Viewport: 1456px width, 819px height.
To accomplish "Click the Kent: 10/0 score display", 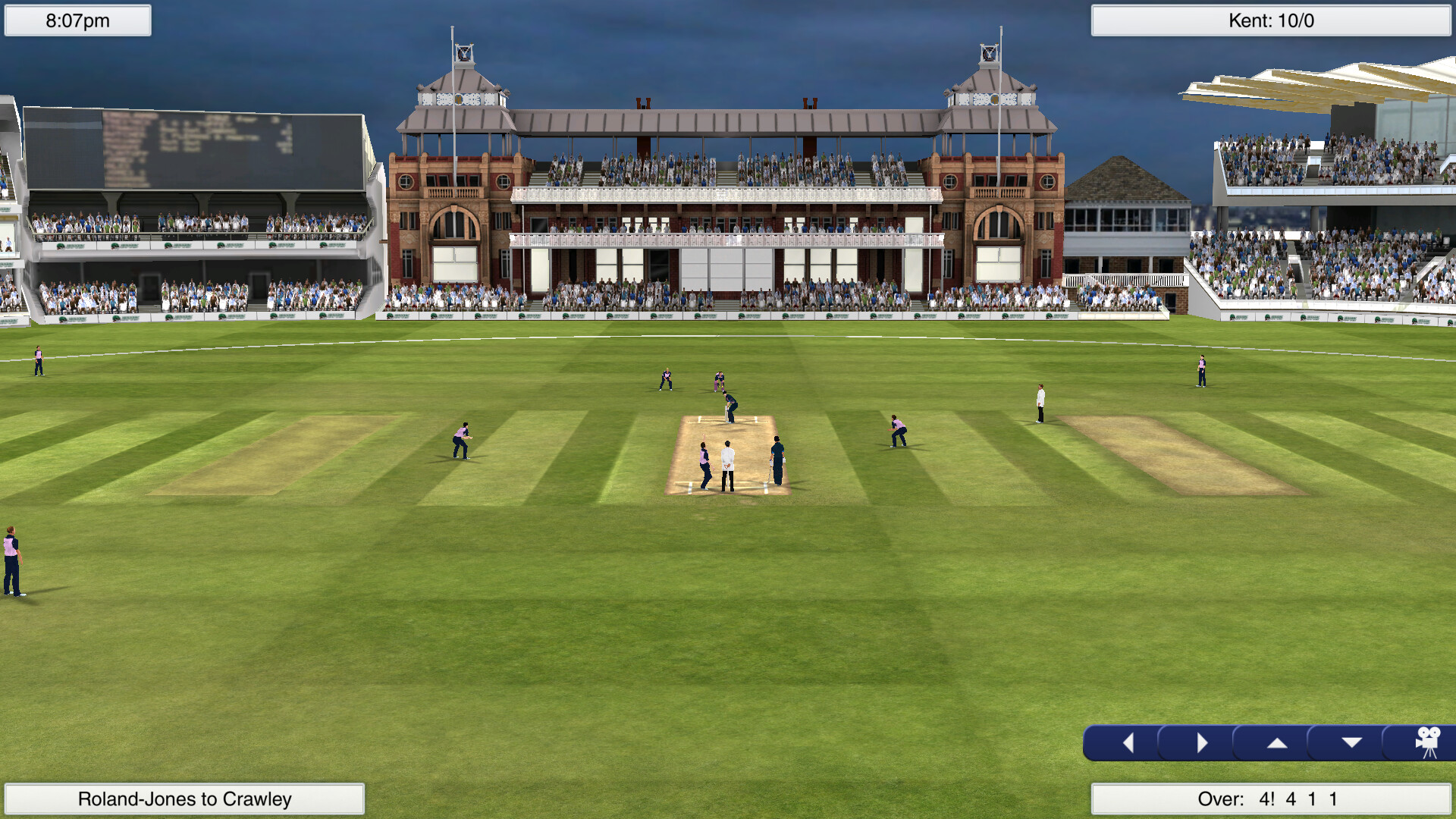I will click(1272, 22).
